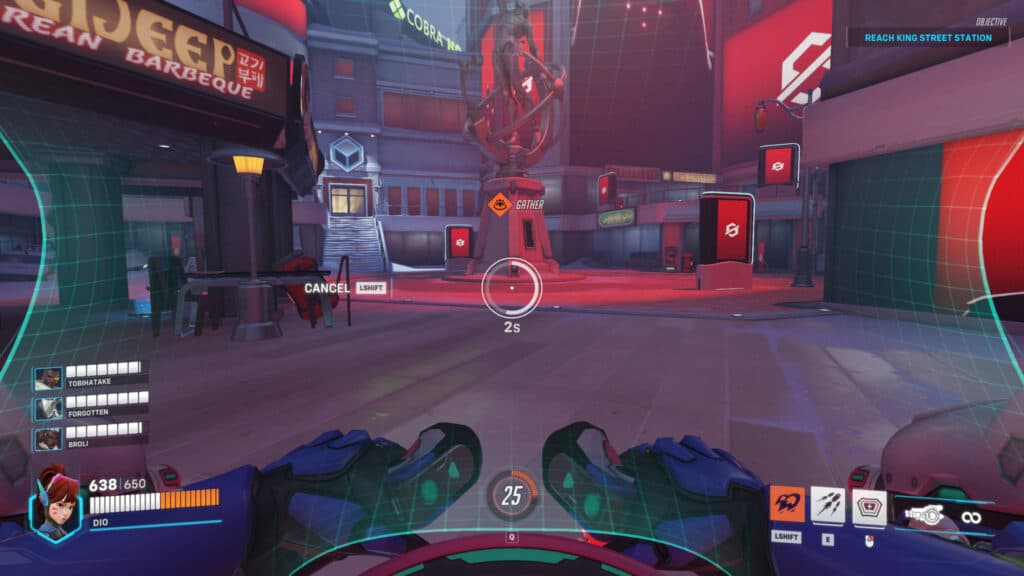The height and width of the screenshot is (576, 1024).
Task: Select teammate Tobihatake's portrait
Action: point(48,379)
